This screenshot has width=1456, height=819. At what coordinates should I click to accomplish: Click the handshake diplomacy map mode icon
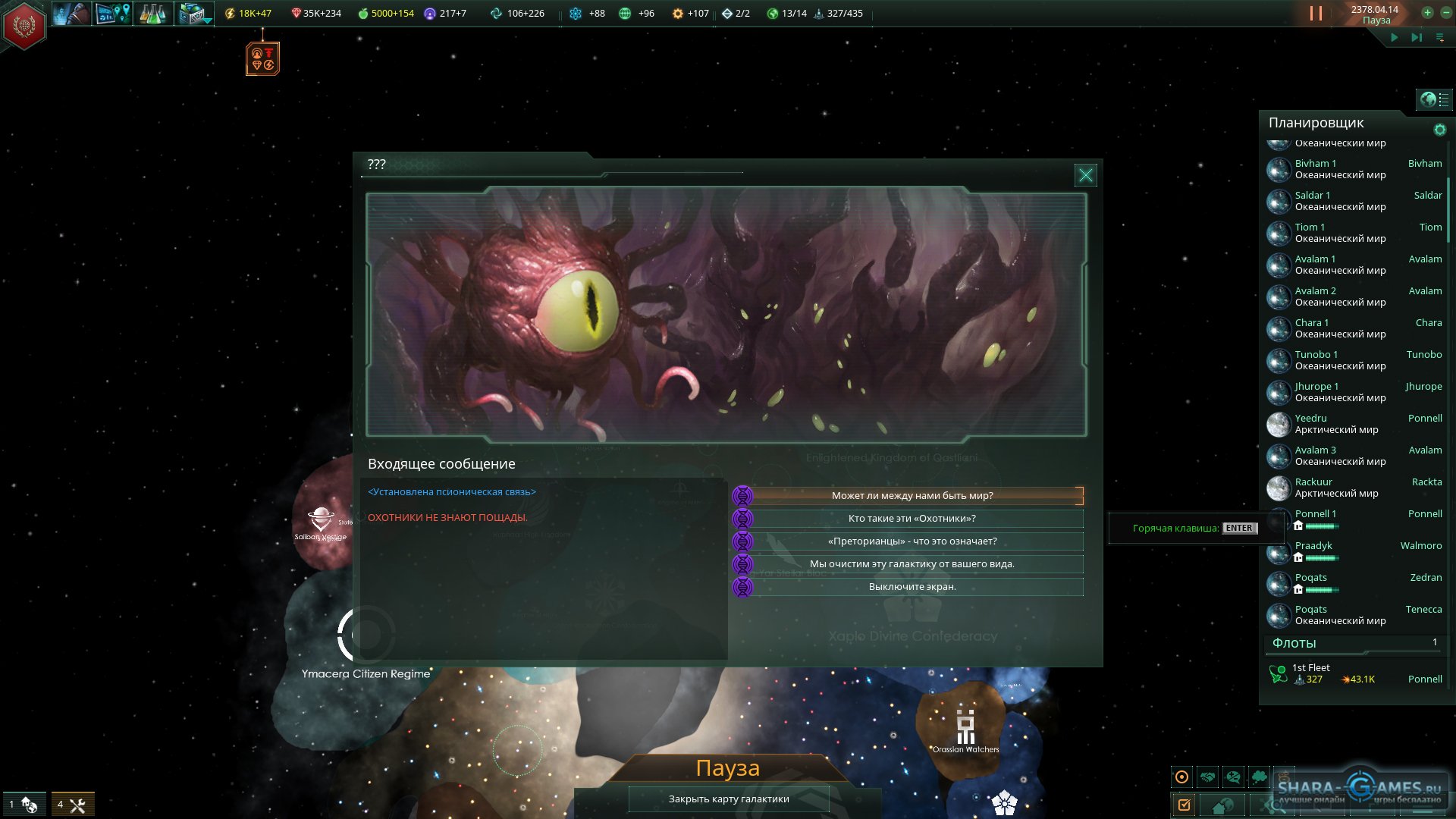click(1208, 777)
